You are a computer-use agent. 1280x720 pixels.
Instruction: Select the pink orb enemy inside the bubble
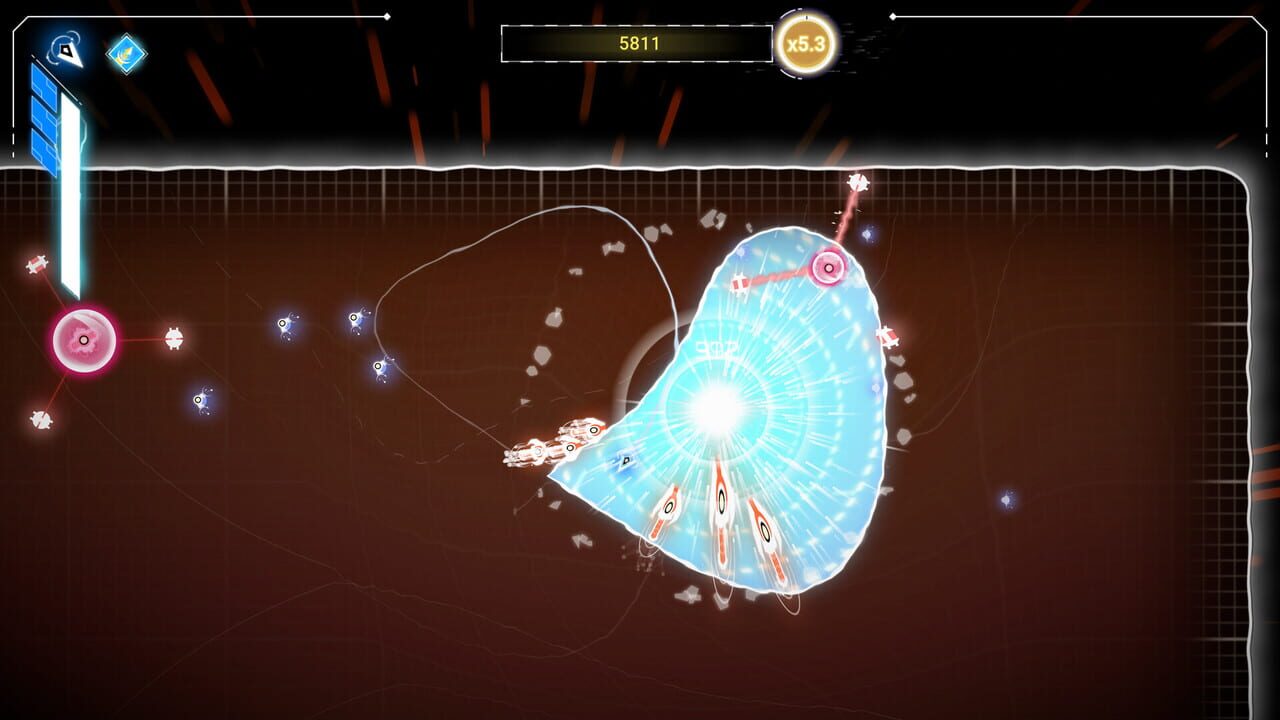point(828,267)
